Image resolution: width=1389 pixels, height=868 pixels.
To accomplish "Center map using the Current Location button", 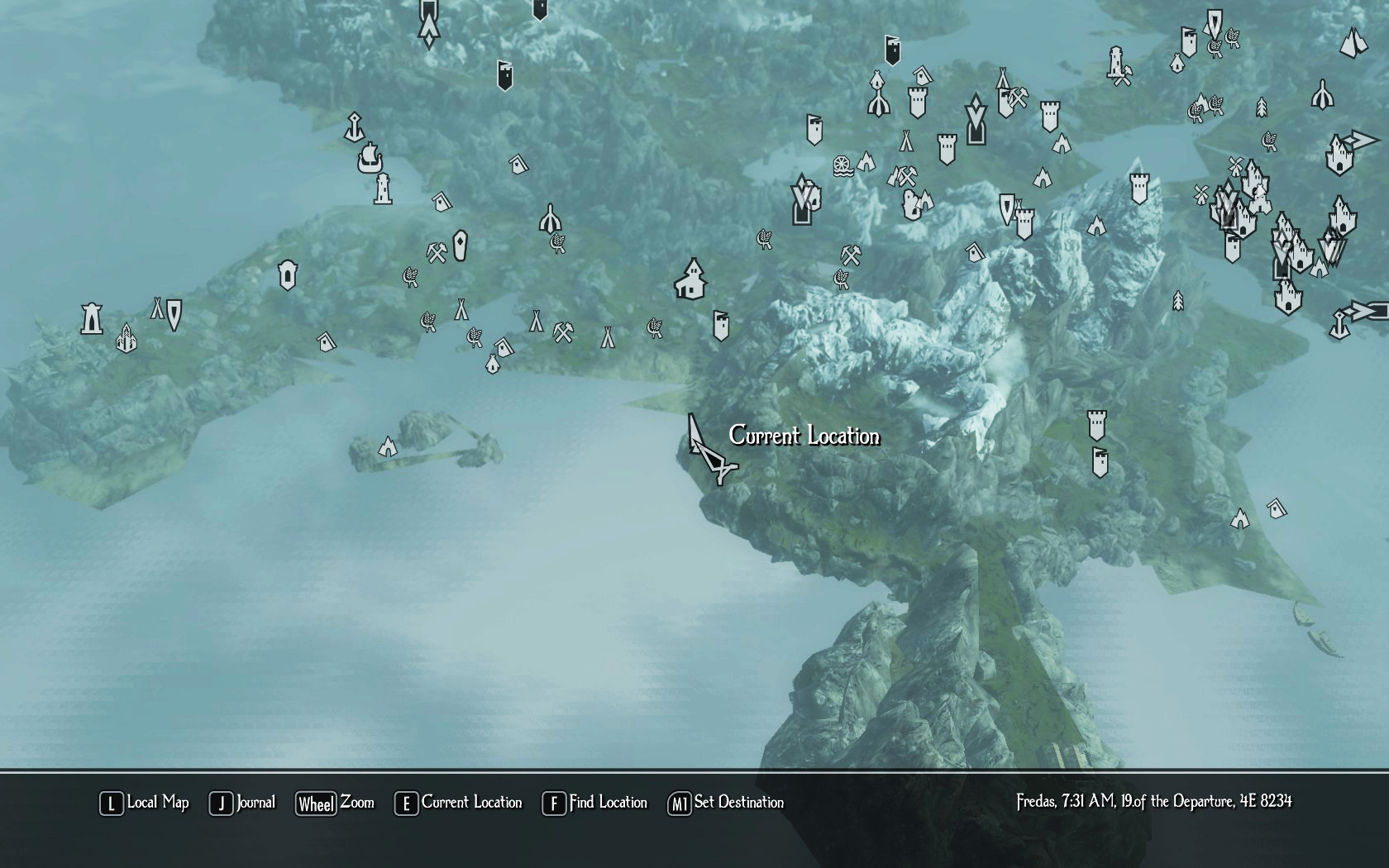I will point(459,803).
